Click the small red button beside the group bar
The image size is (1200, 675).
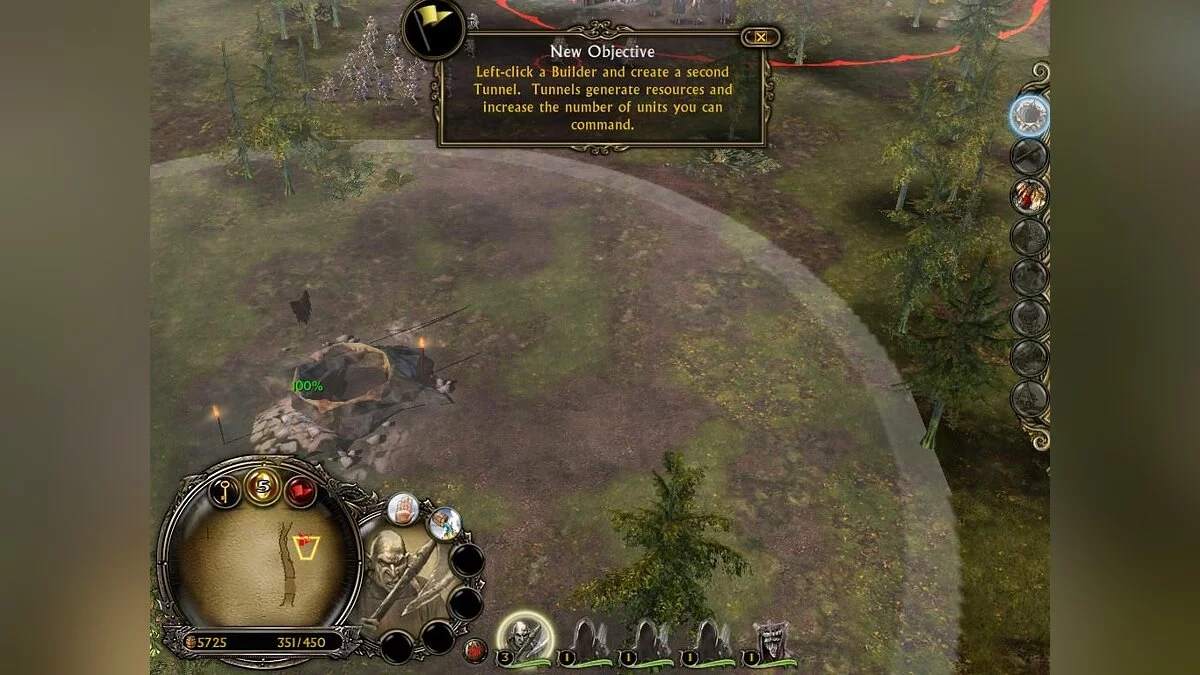pos(476,651)
